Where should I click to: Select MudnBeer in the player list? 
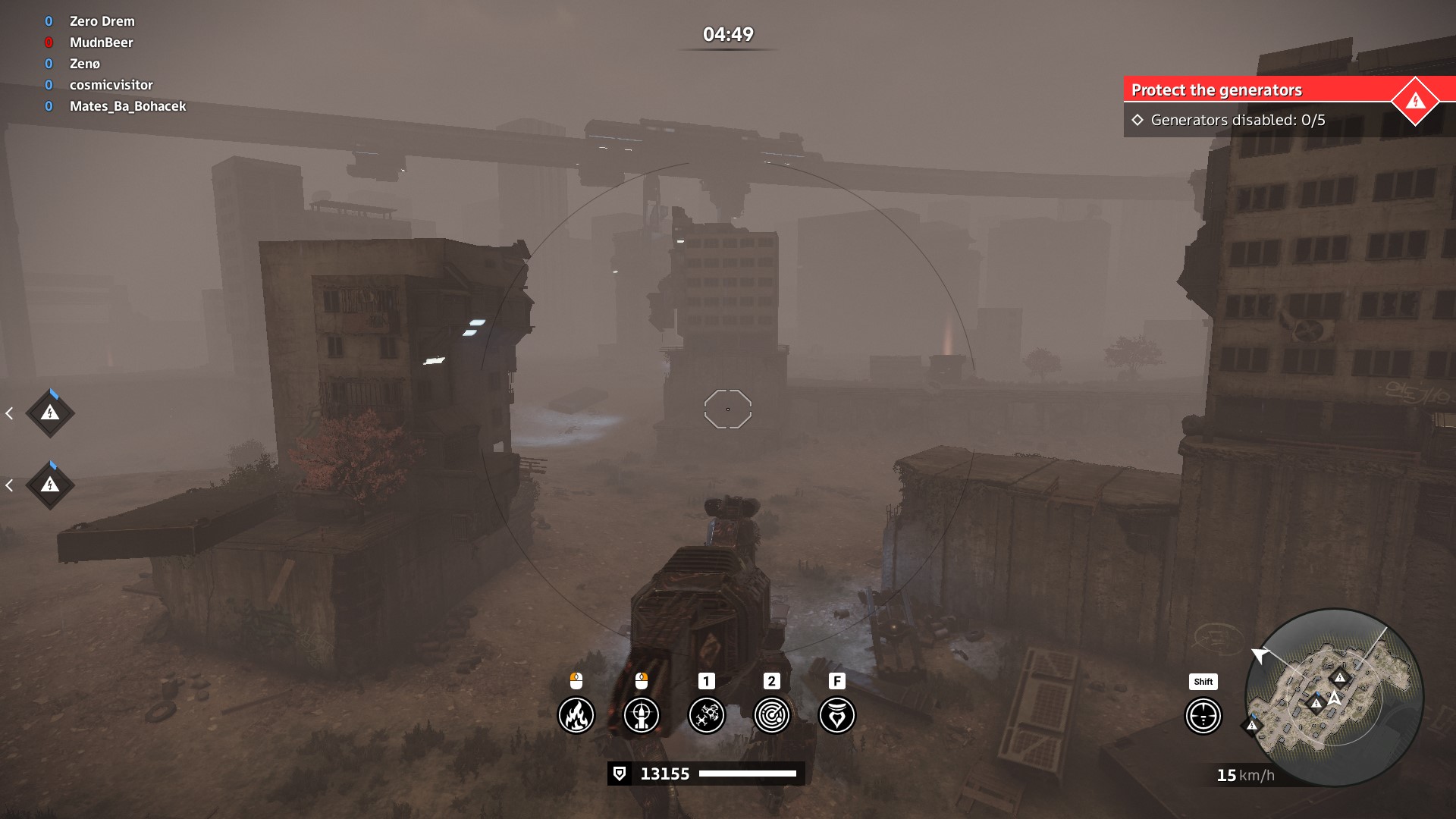point(101,42)
